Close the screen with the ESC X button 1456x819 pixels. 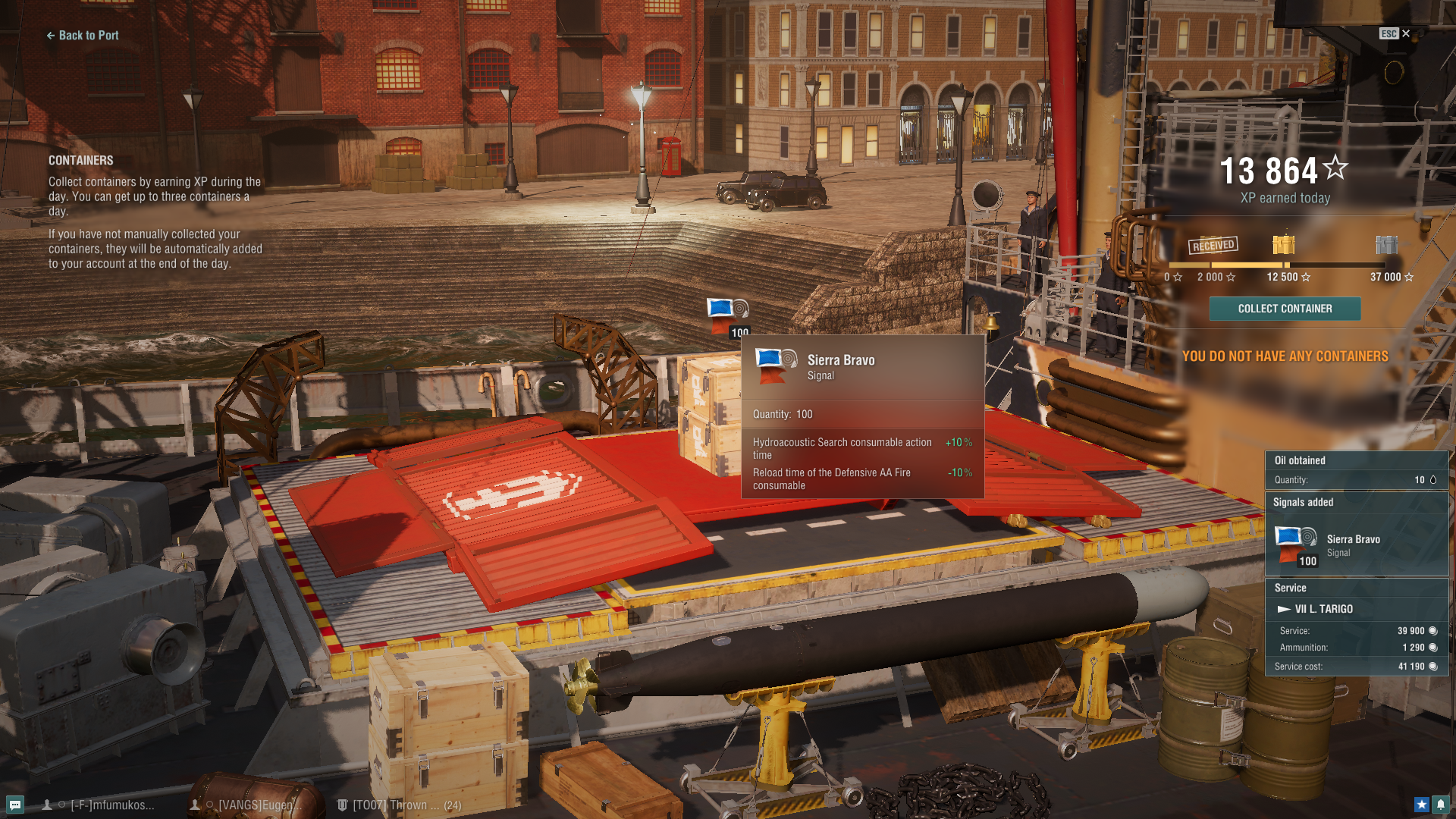coord(1395,33)
